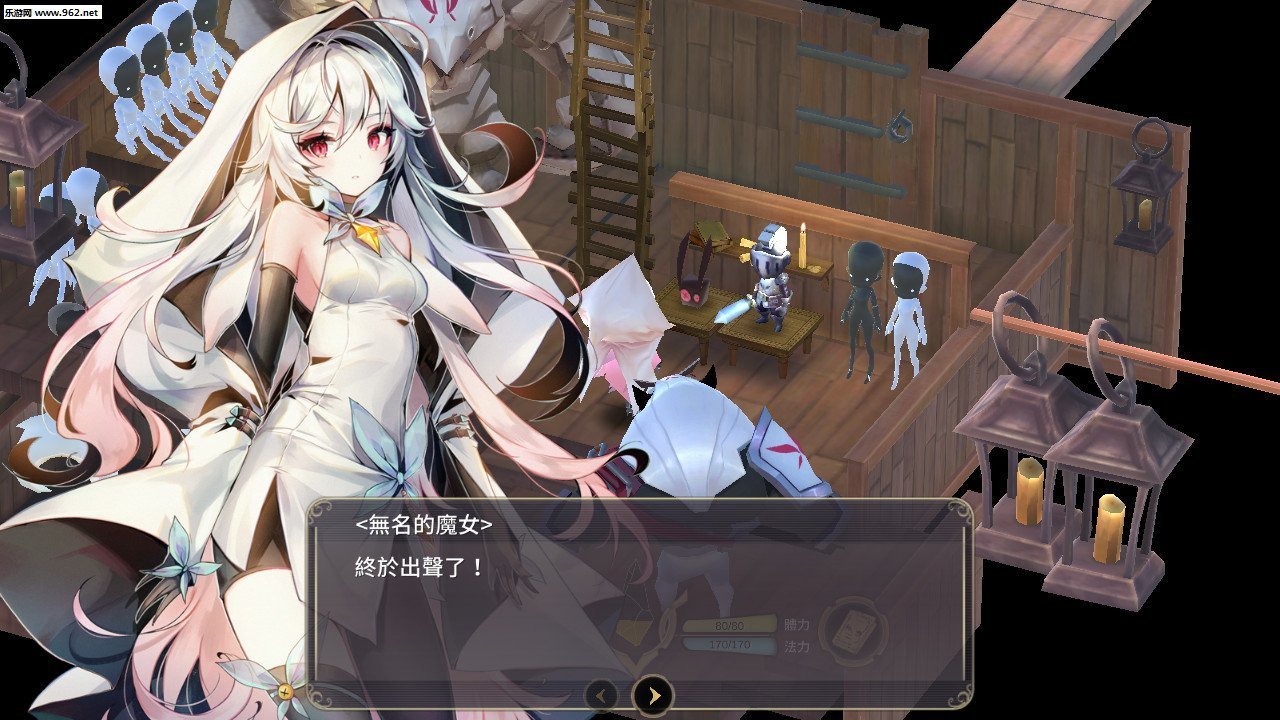The image size is (1280, 720).
Task: Click the open book on the shelf
Action: [x=711, y=236]
